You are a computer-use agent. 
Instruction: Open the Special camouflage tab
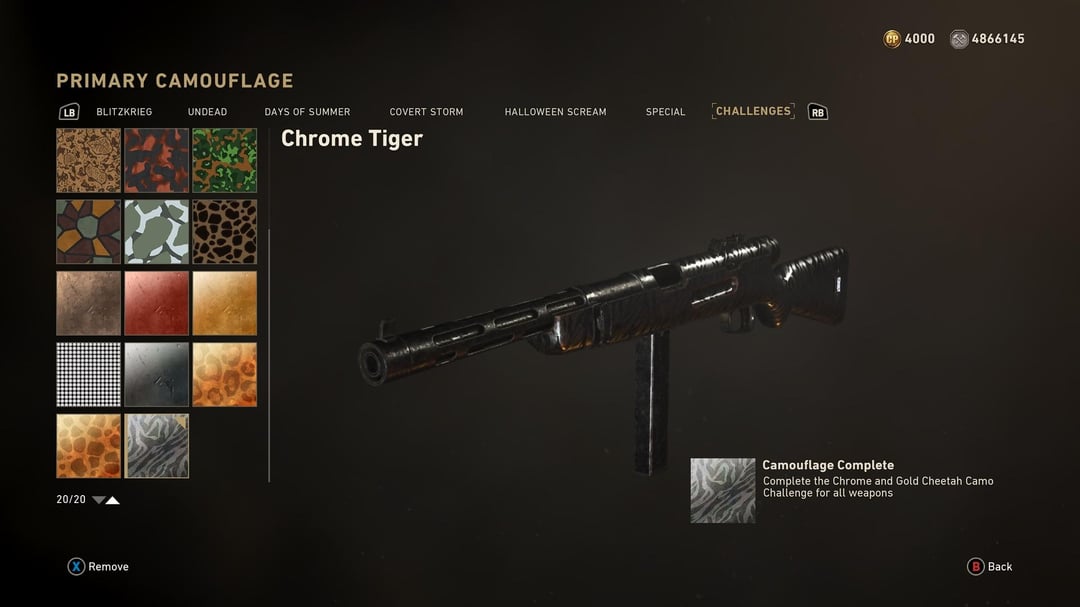pos(665,112)
